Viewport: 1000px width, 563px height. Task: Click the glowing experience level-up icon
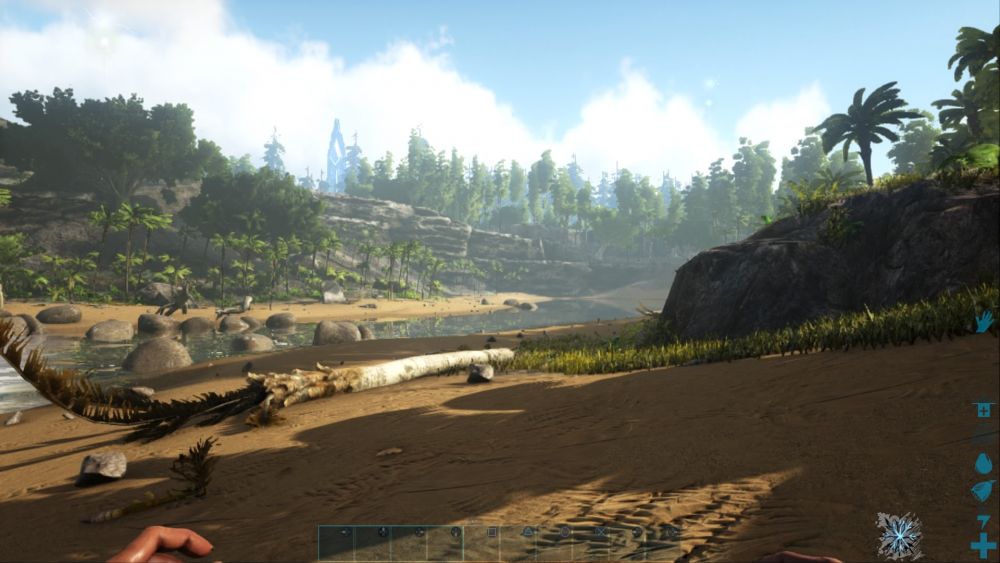899,536
